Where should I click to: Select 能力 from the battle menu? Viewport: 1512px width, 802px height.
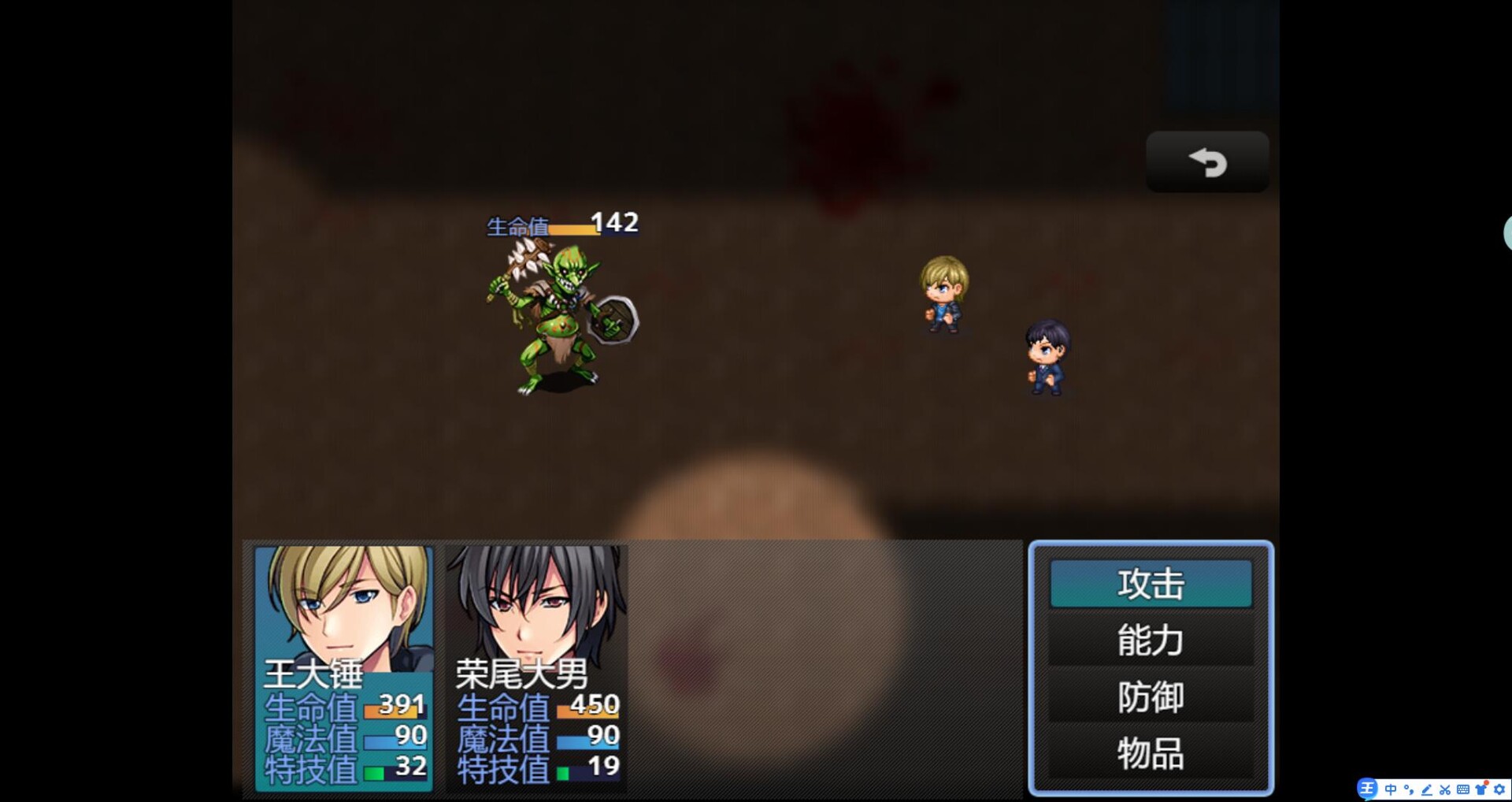click(x=1150, y=641)
